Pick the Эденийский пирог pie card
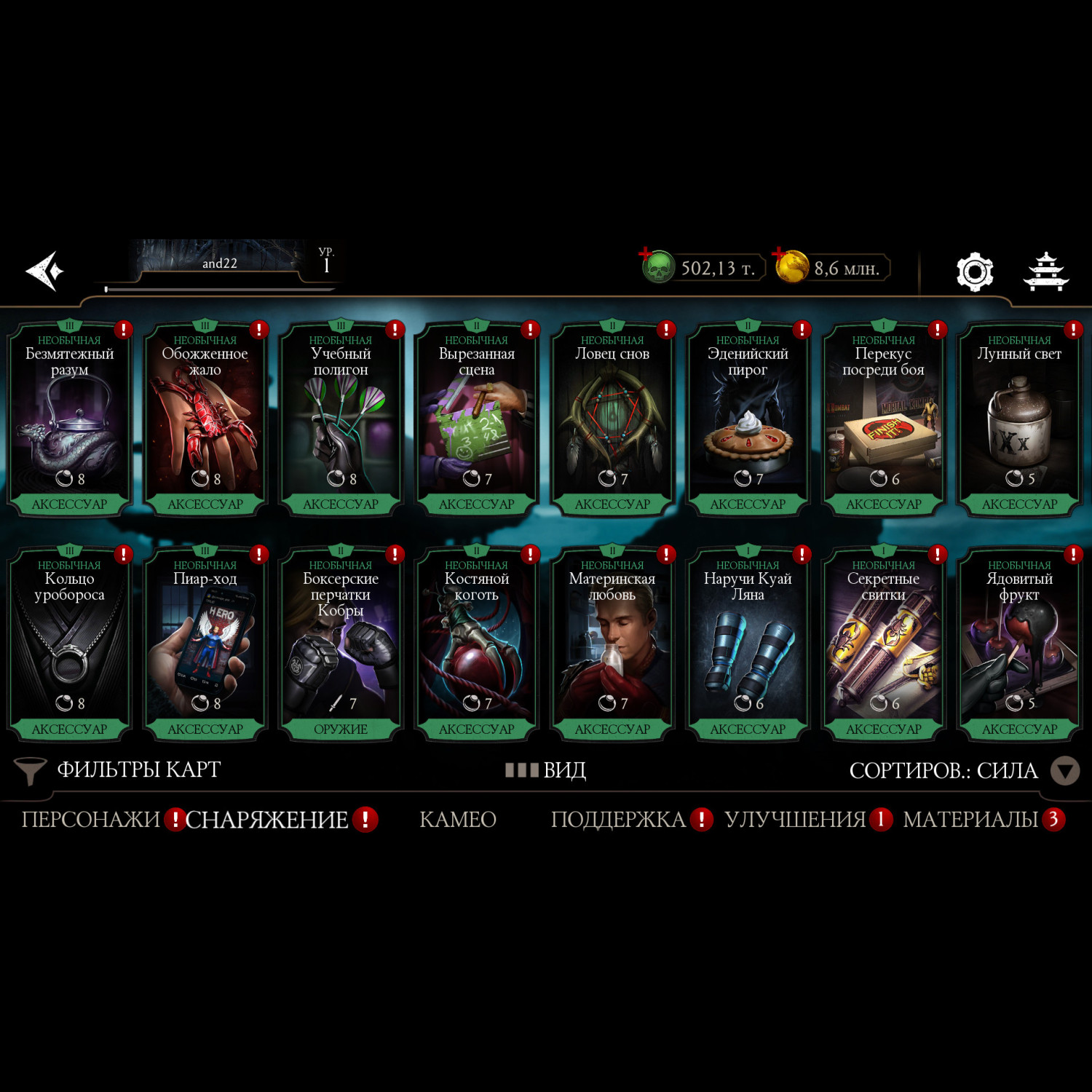The height and width of the screenshot is (1092, 1092). (x=748, y=420)
